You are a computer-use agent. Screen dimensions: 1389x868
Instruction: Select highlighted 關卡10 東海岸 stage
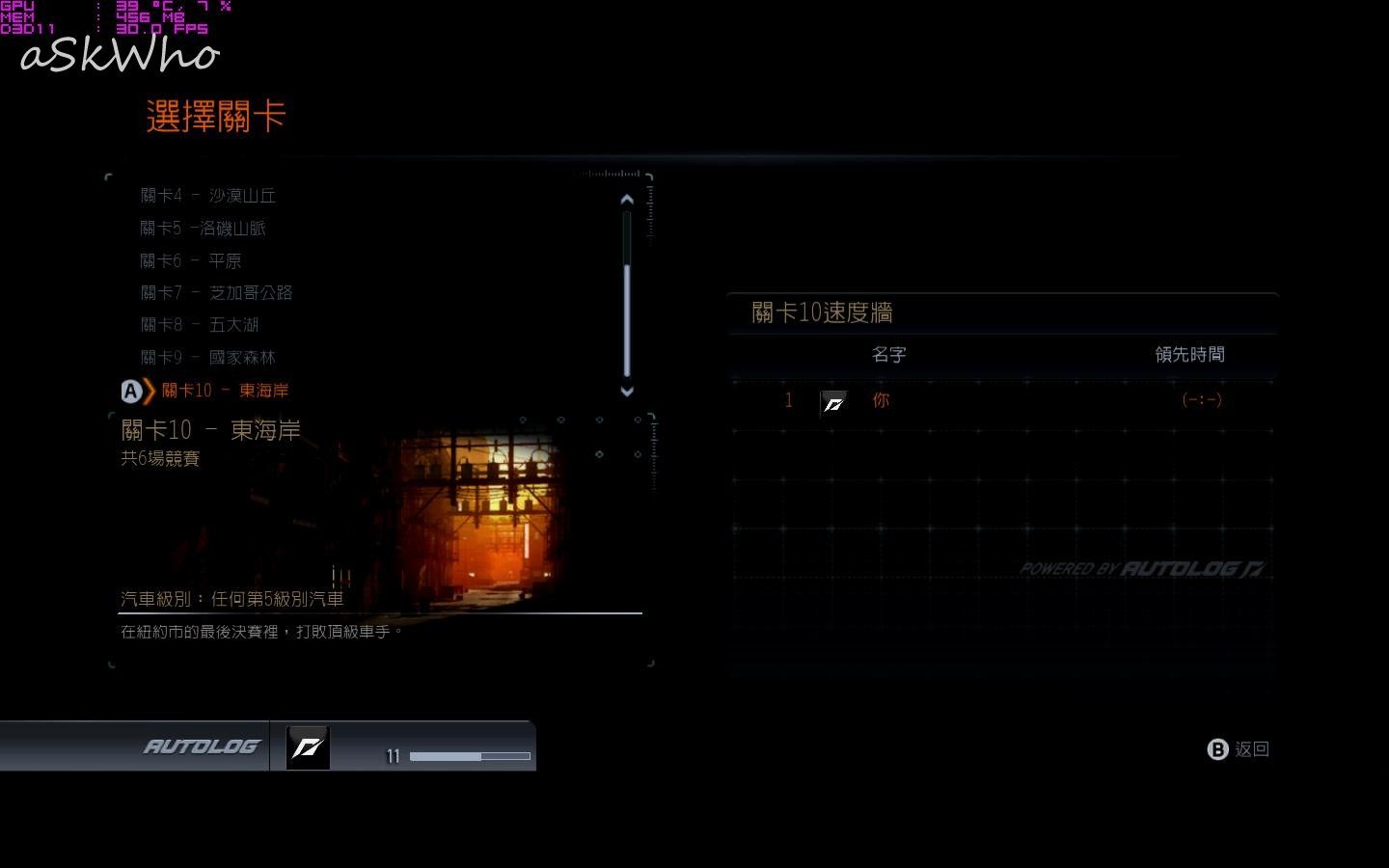(x=224, y=391)
